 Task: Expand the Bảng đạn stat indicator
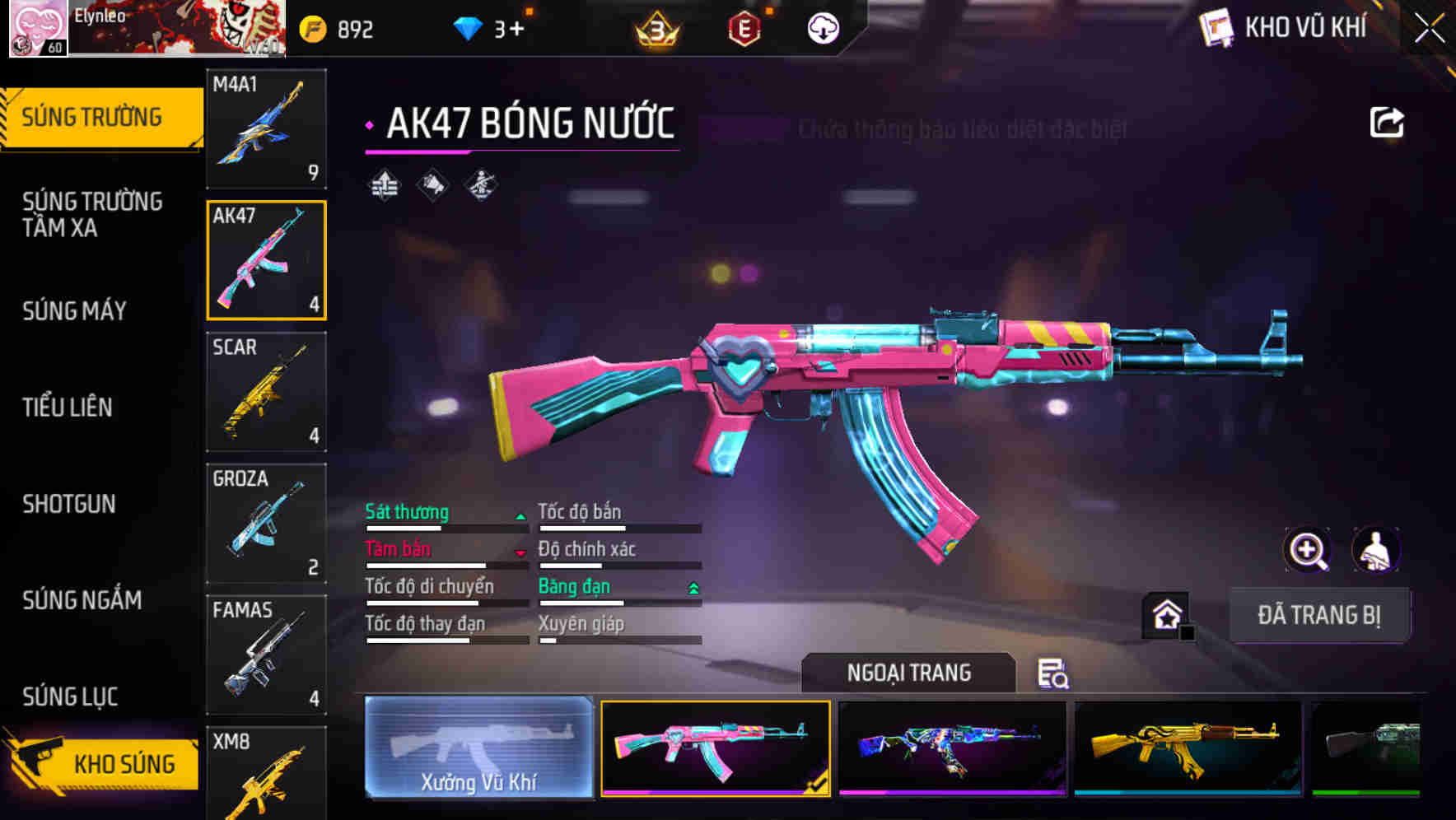click(x=693, y=586)
